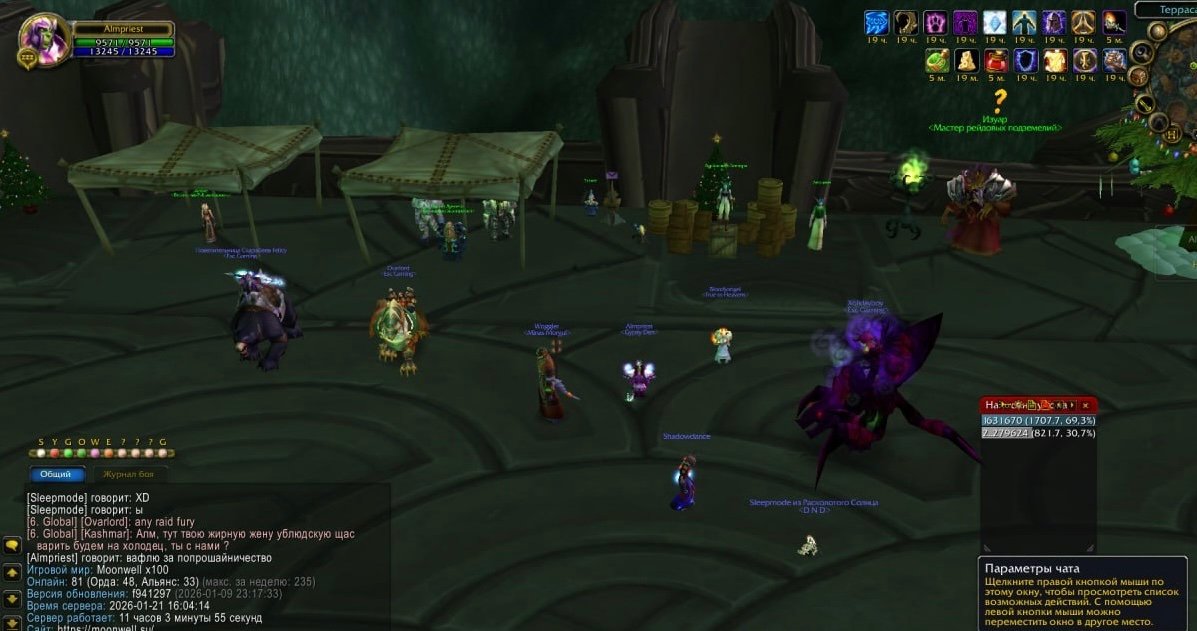Click the red potion buff icon
1197x631 pixels.
click(995, 61)
